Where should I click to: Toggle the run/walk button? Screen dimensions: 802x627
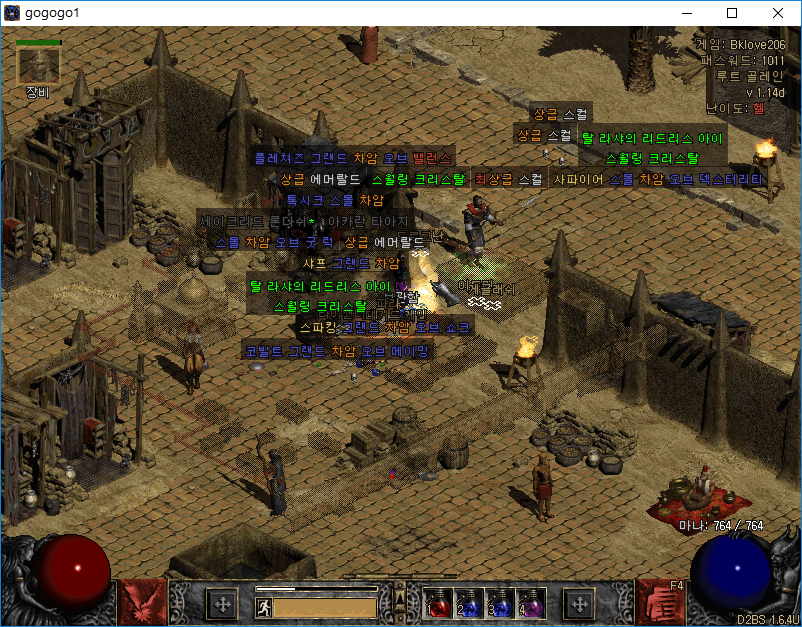[x=264, y=606]
